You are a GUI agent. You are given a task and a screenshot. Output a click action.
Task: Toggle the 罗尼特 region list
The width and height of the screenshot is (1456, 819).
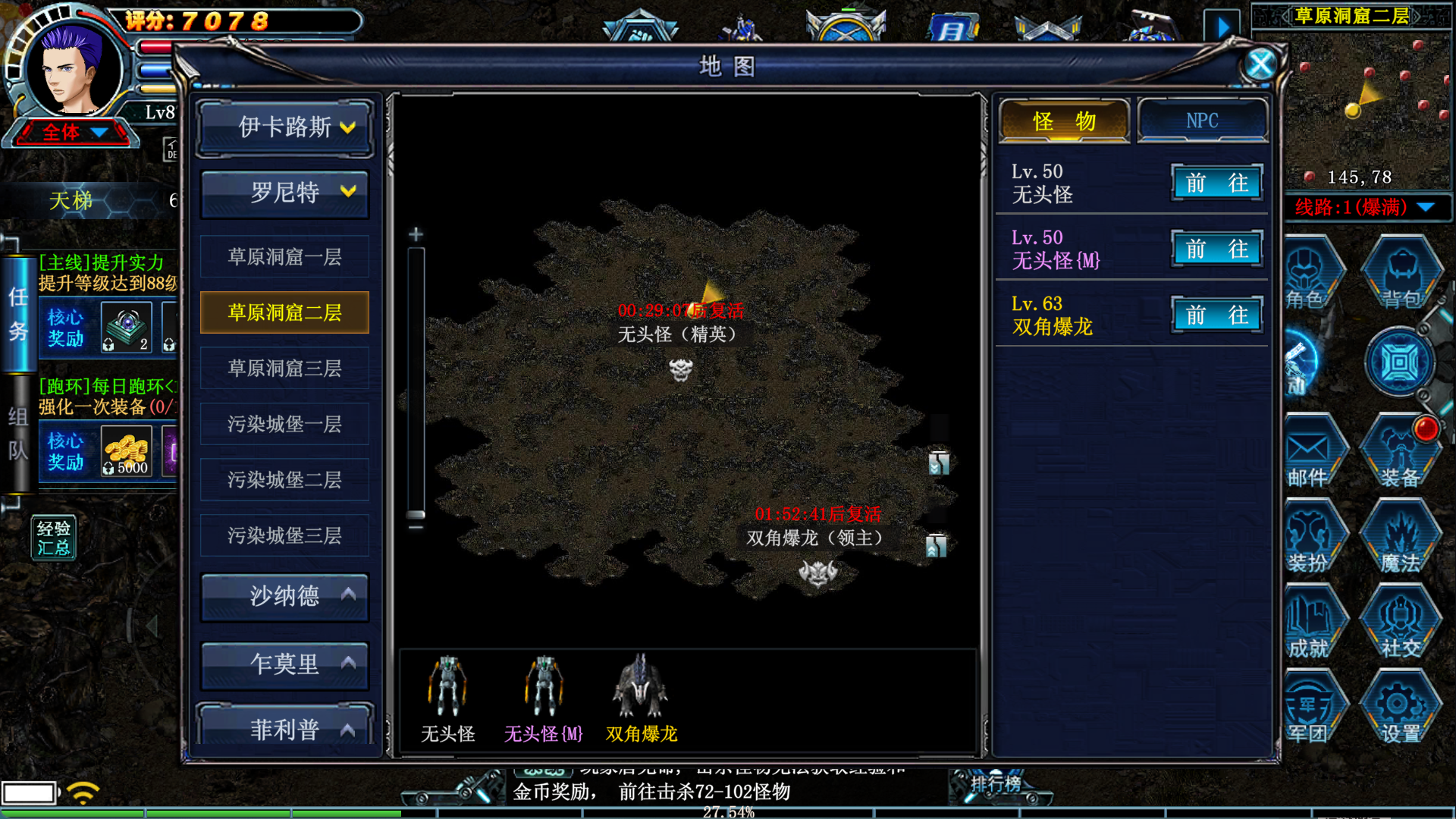pos(285,193)
